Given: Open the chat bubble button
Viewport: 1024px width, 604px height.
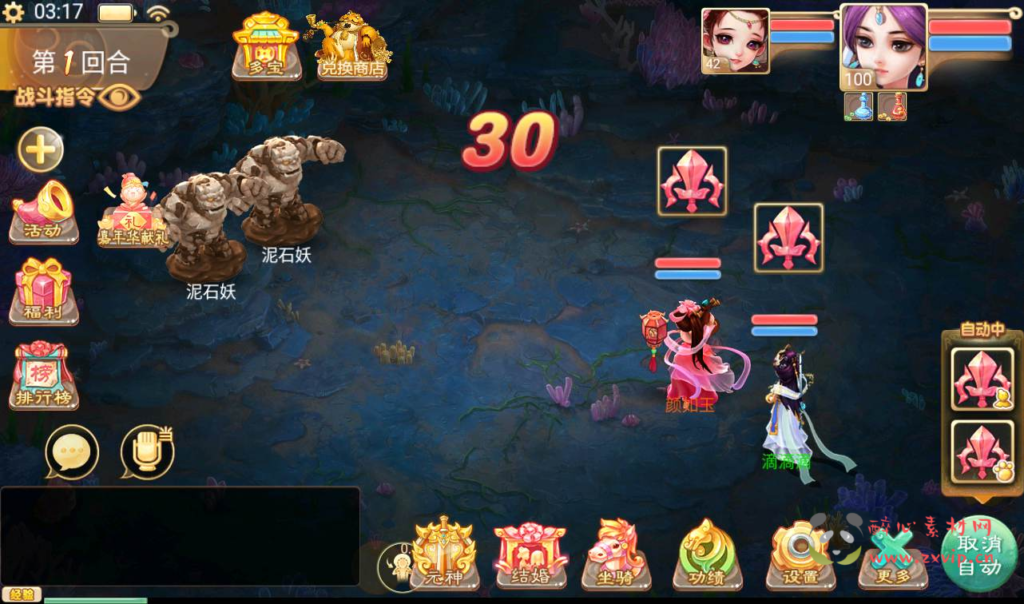Looking at the screenshot, I should coord(72,453).
